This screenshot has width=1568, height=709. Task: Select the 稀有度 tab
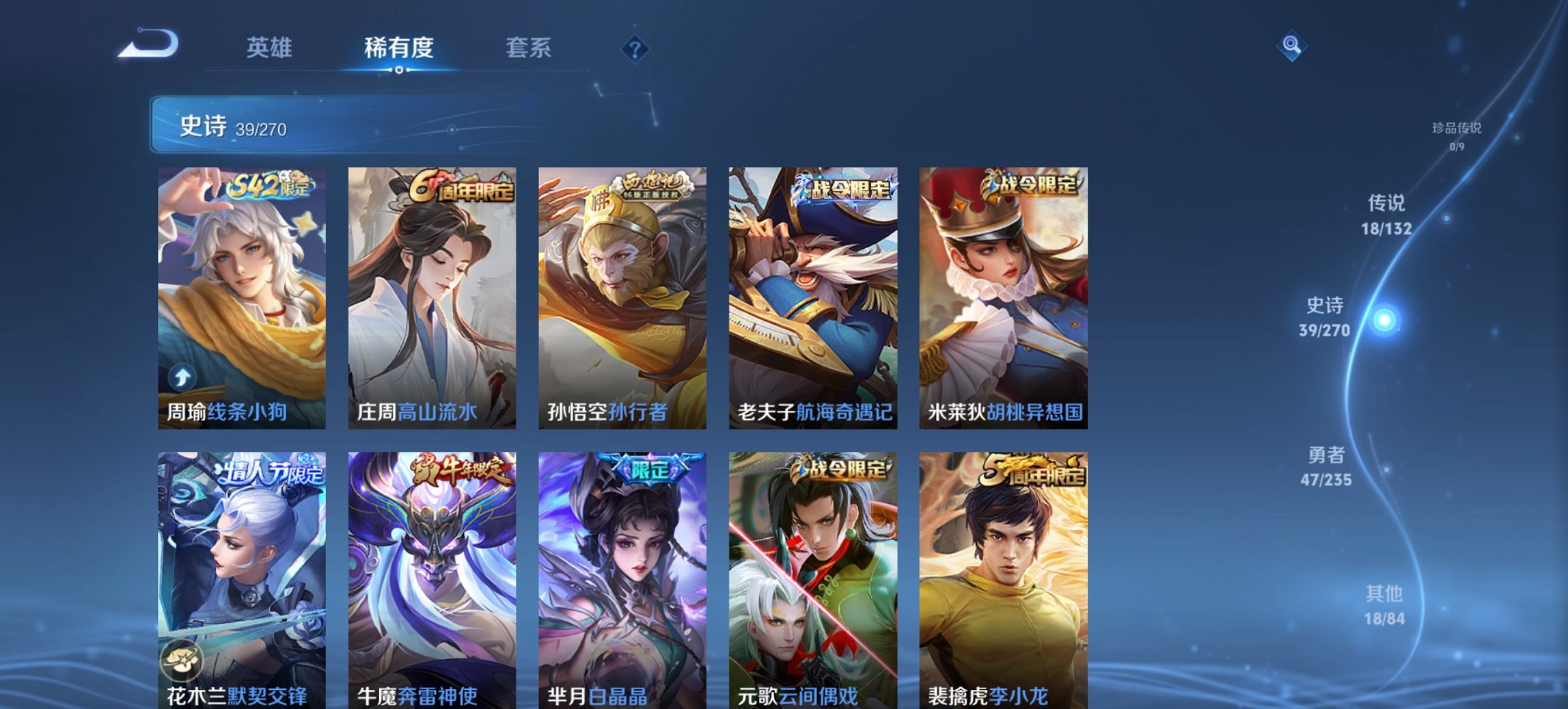click(396, 48)
